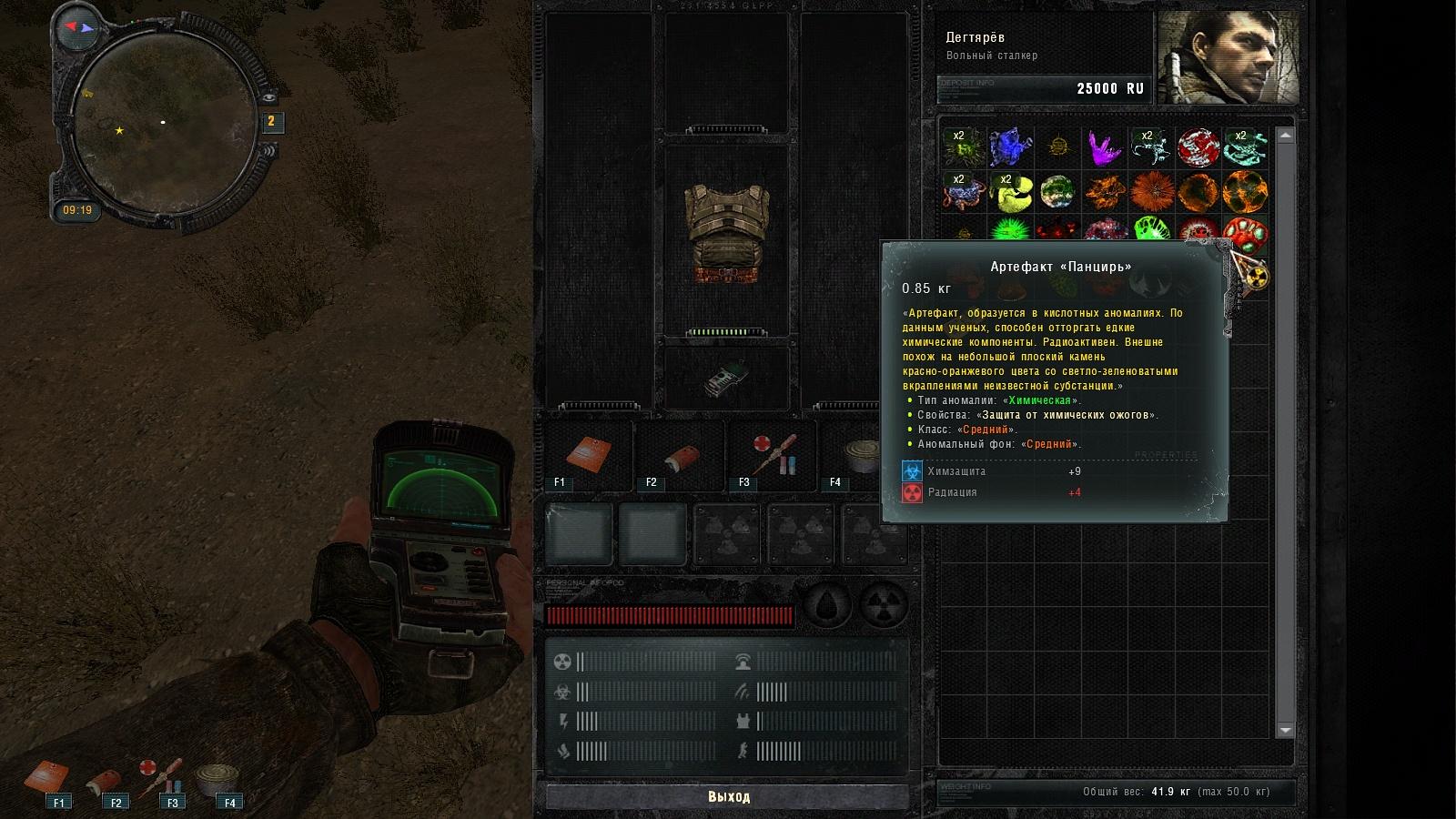Click the circular minimap
The height and width of the screenshot is (819, 1456).
coord(164,123)
